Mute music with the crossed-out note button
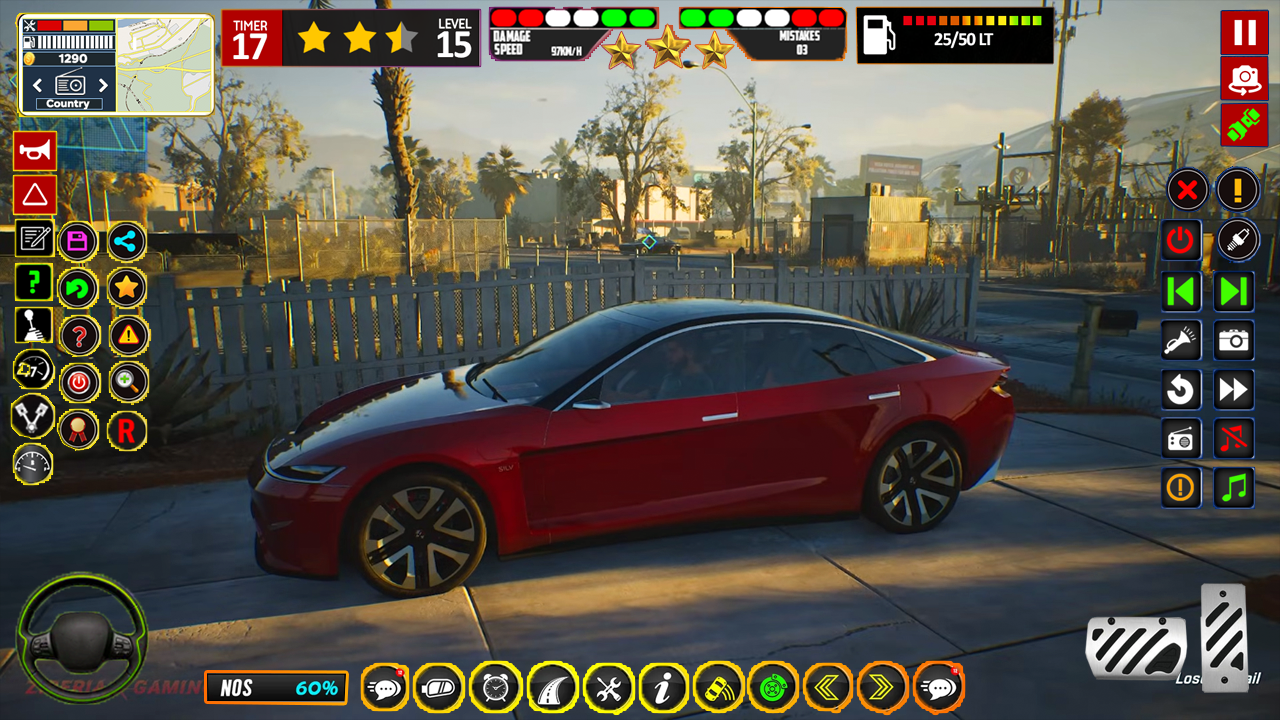The height and width of the screenshot is (720, 1280). 1234,438
